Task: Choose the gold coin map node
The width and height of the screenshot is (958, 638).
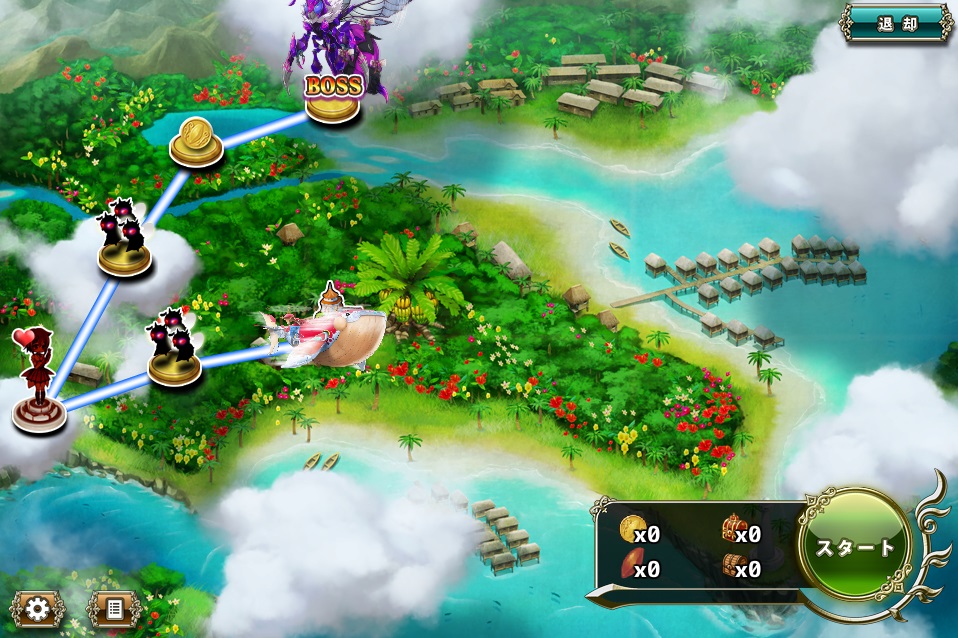Action: [196, 144]
